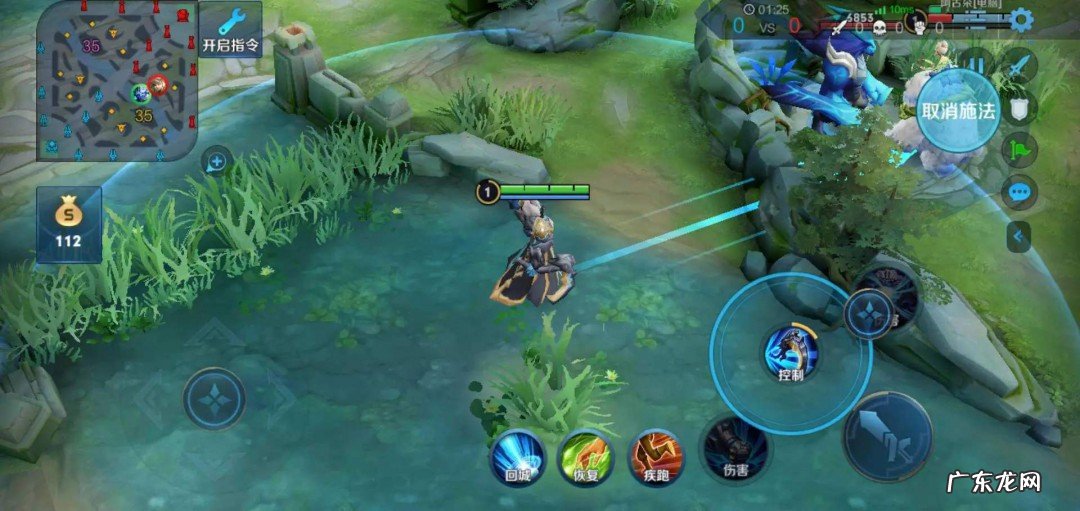Image resolution: width=1080 pixels, height=511 pixels.
Task: Click the magnifier plus button near minimap
Action: tap(216, 161)
